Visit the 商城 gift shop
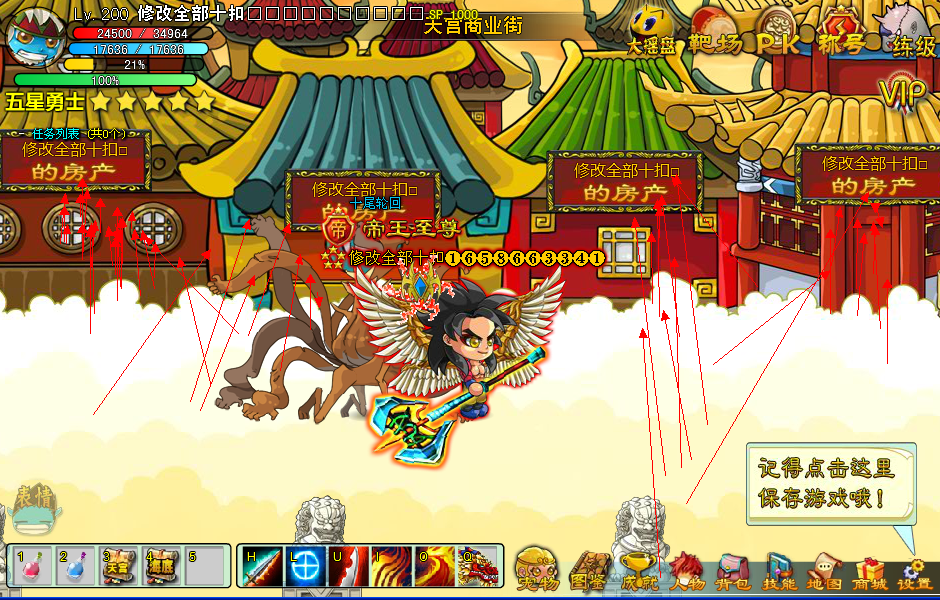The height and width of the screenshot is (600, 940). click(869, 569)
